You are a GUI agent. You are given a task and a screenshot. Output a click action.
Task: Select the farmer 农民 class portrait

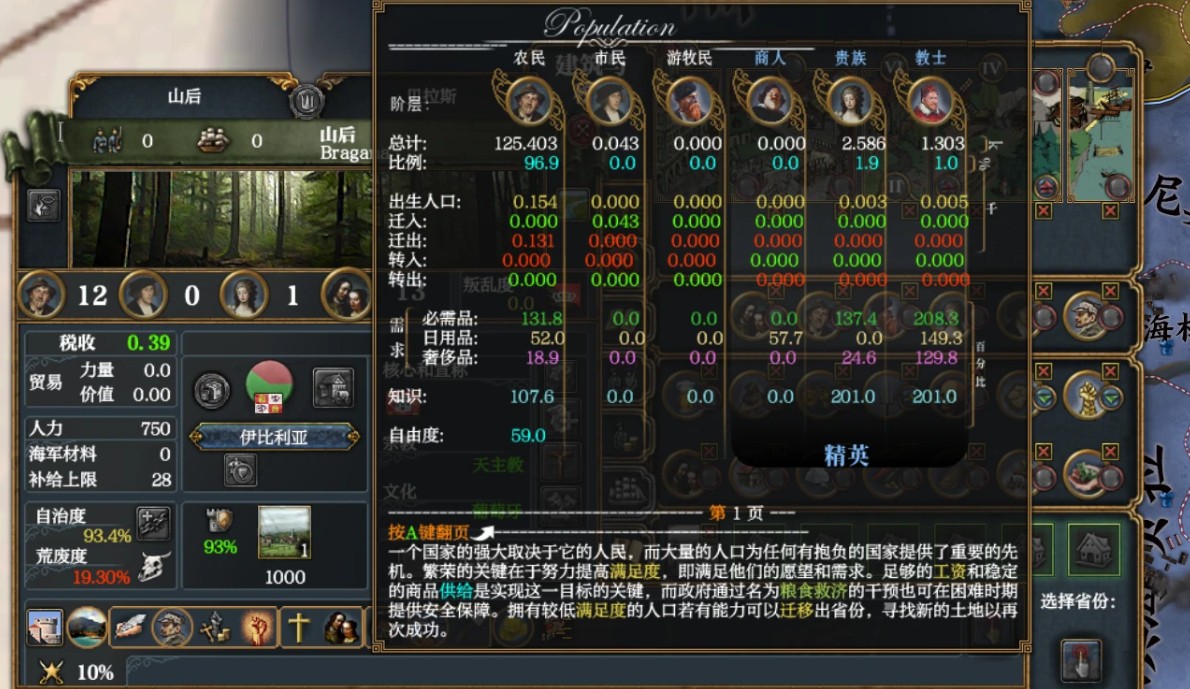tap(530, 100)
